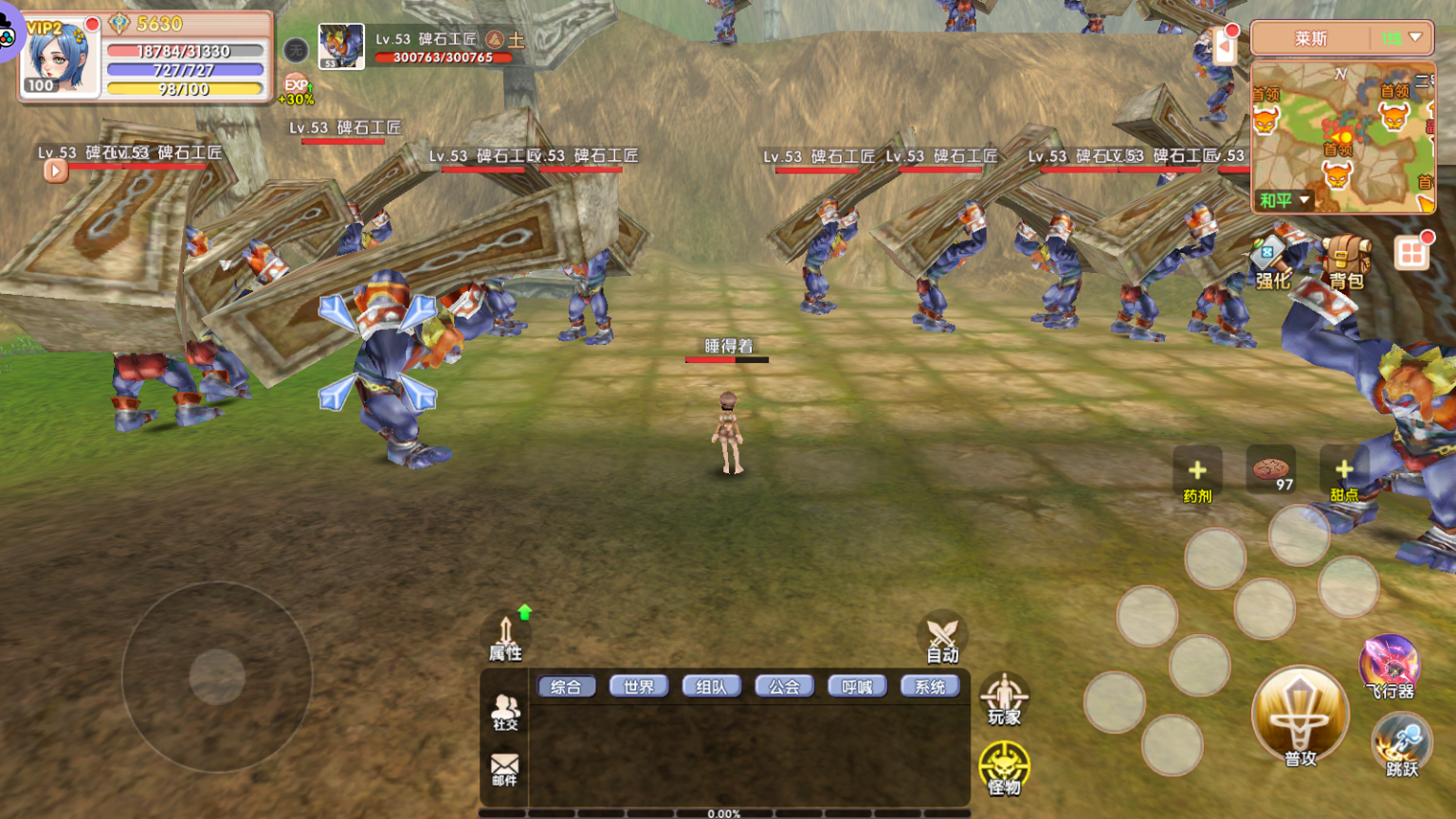The image size is (1456, 819).
Task: Switch to the 世界 chat tab
Action: (639, 686)
